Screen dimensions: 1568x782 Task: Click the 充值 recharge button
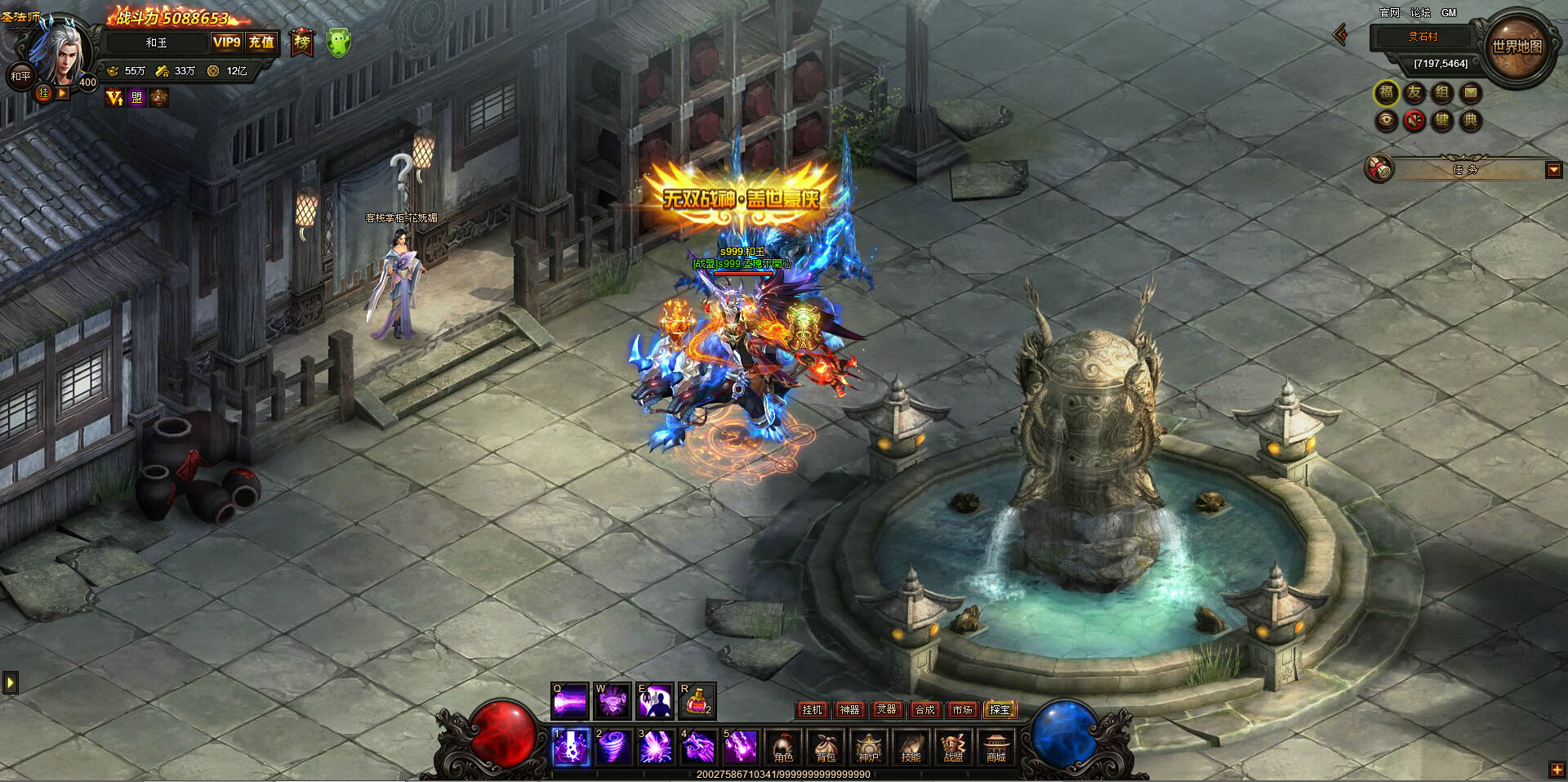coord(261,42)
